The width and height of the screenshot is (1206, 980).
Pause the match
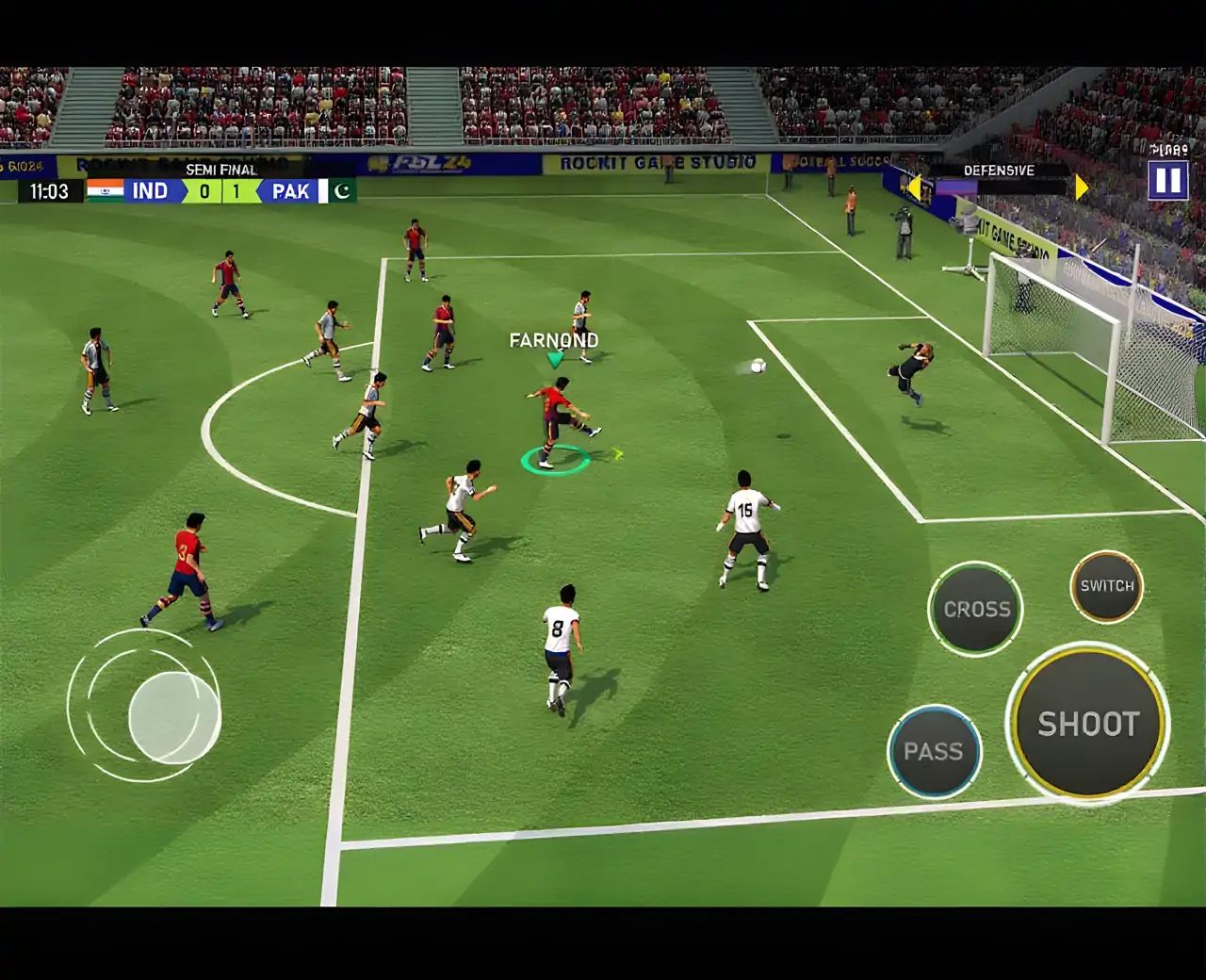(x=1167, y=180)
